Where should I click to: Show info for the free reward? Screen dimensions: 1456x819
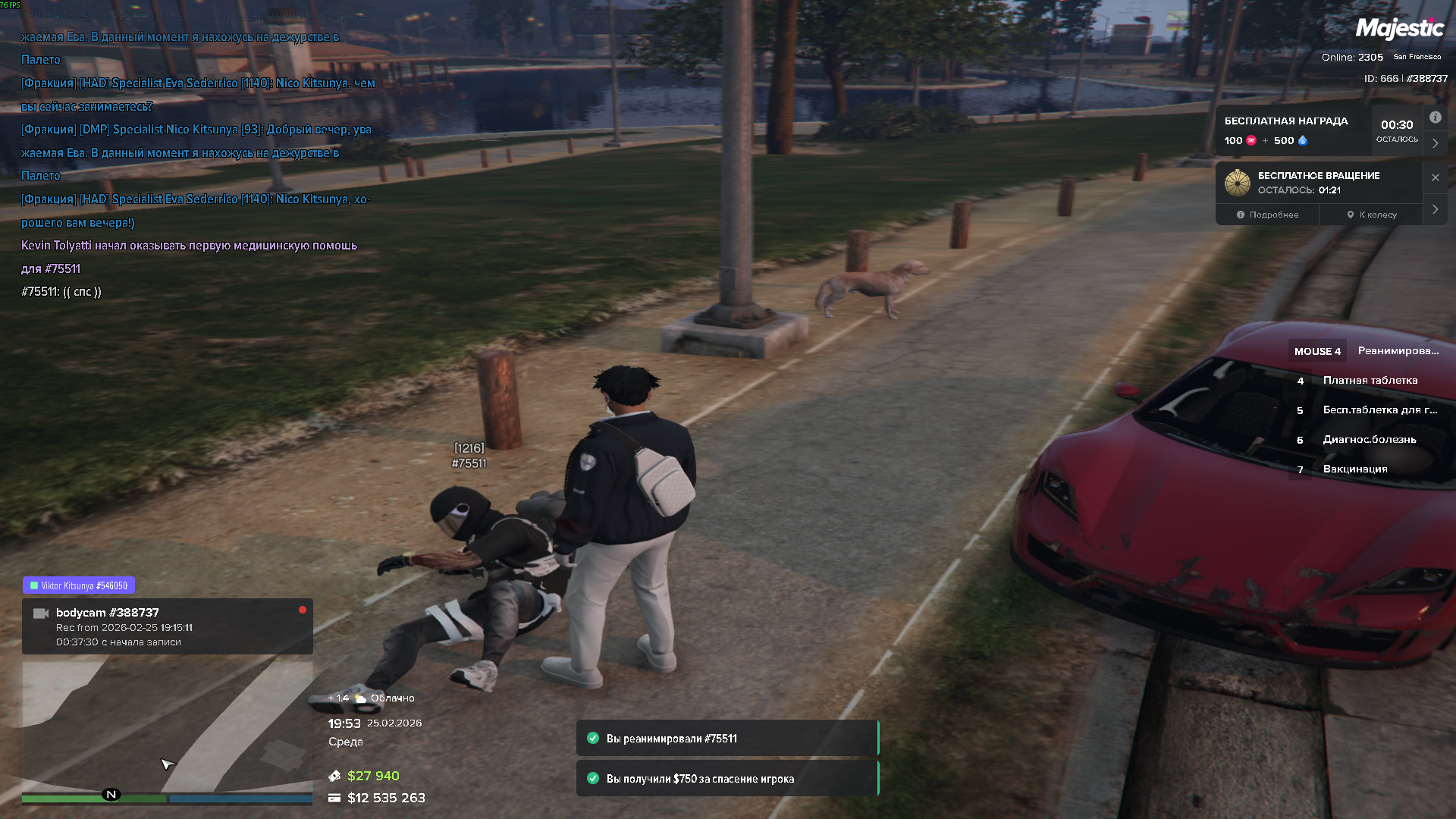tap(1435, 118)
